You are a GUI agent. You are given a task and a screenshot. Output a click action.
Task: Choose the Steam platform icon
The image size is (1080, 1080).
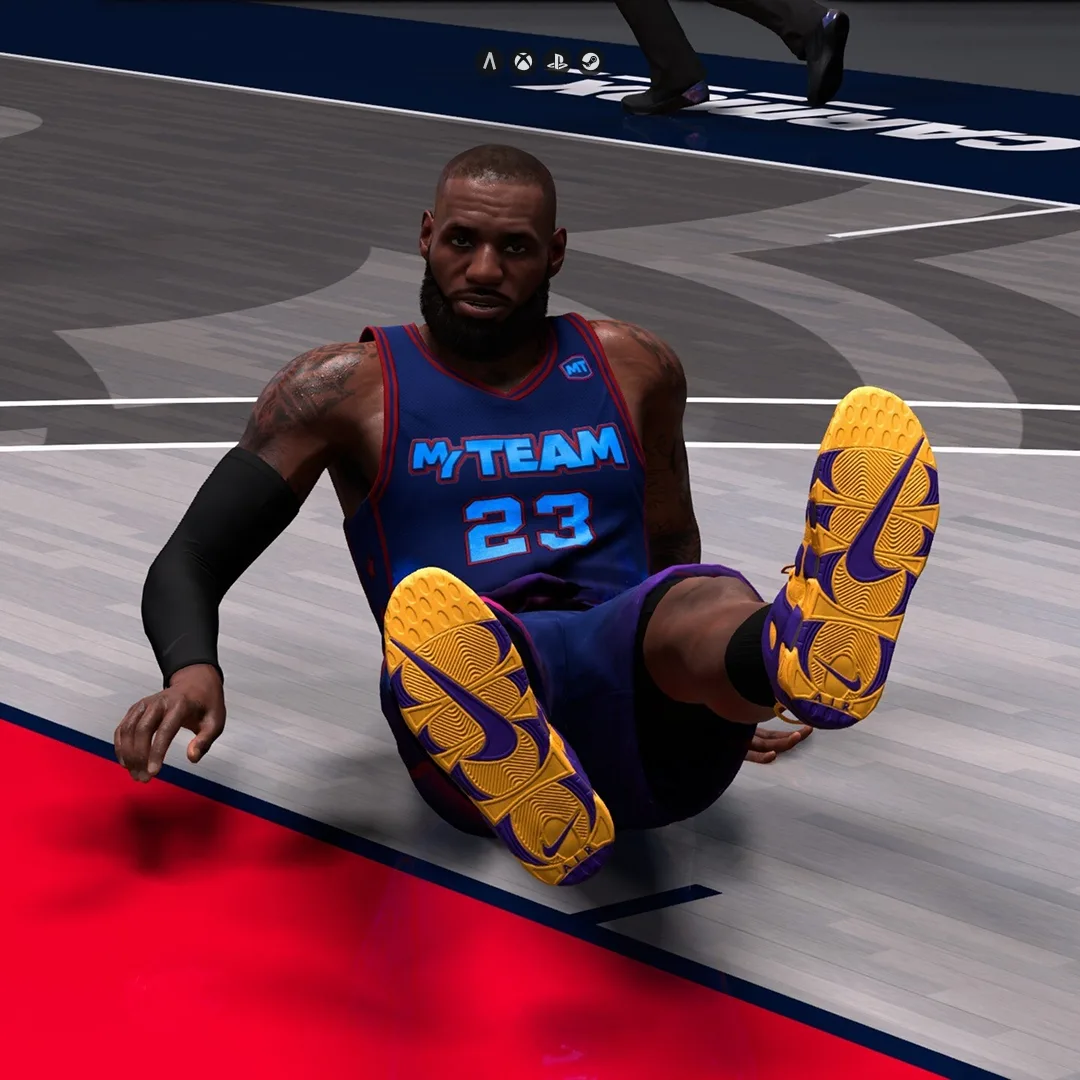(591, 62)
